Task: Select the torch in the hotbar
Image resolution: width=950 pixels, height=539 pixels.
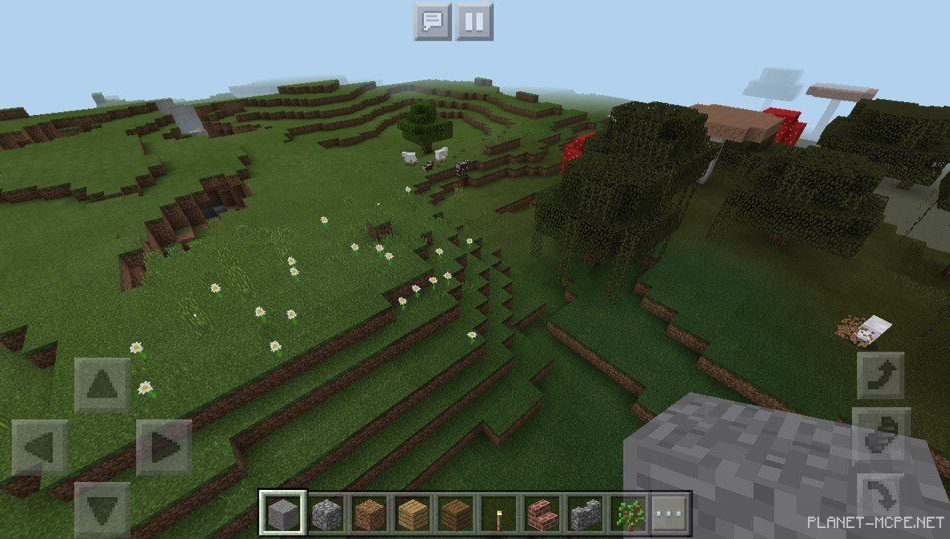Action: 499,514
